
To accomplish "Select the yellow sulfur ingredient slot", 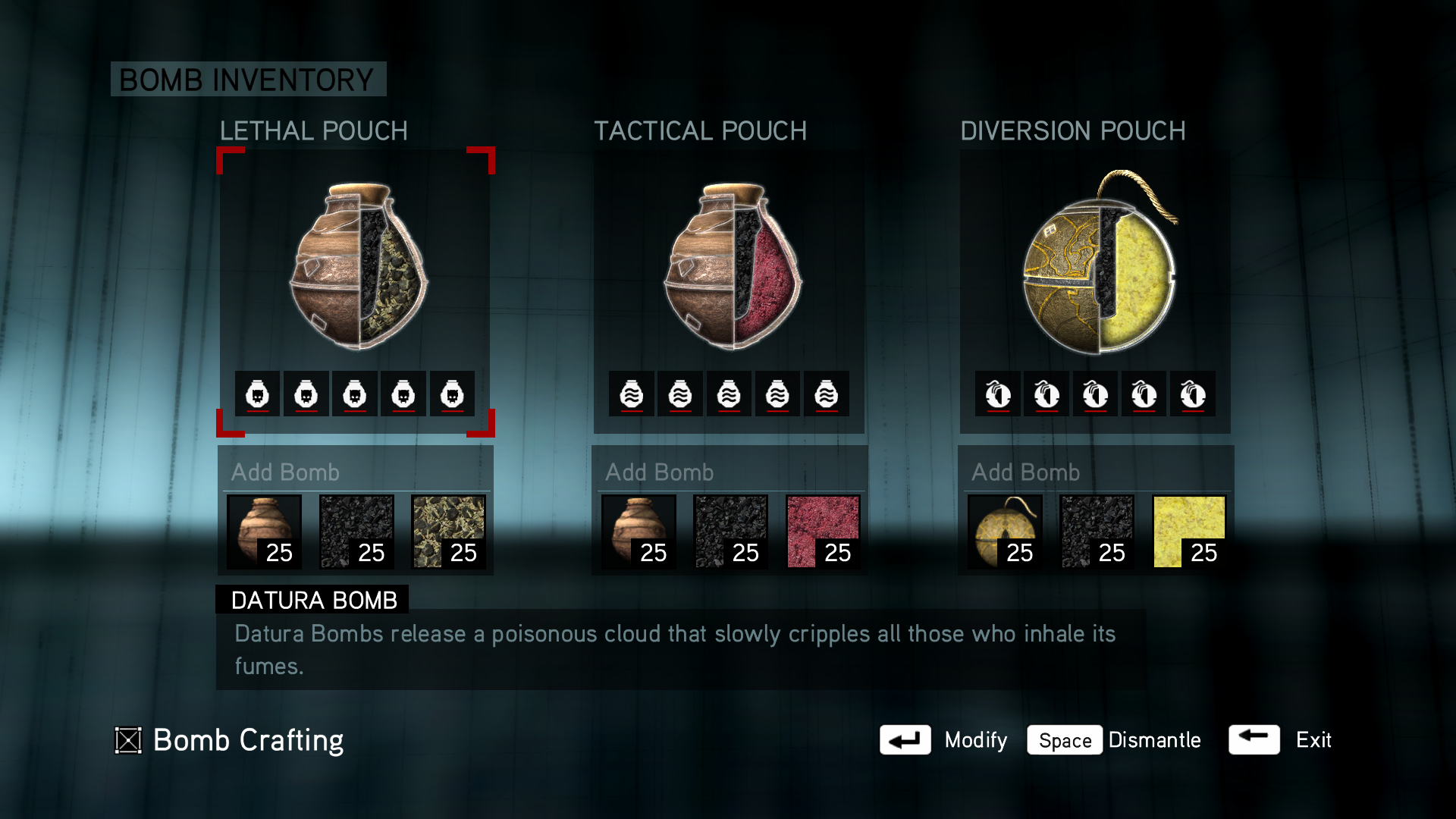I will (1188, 532).
